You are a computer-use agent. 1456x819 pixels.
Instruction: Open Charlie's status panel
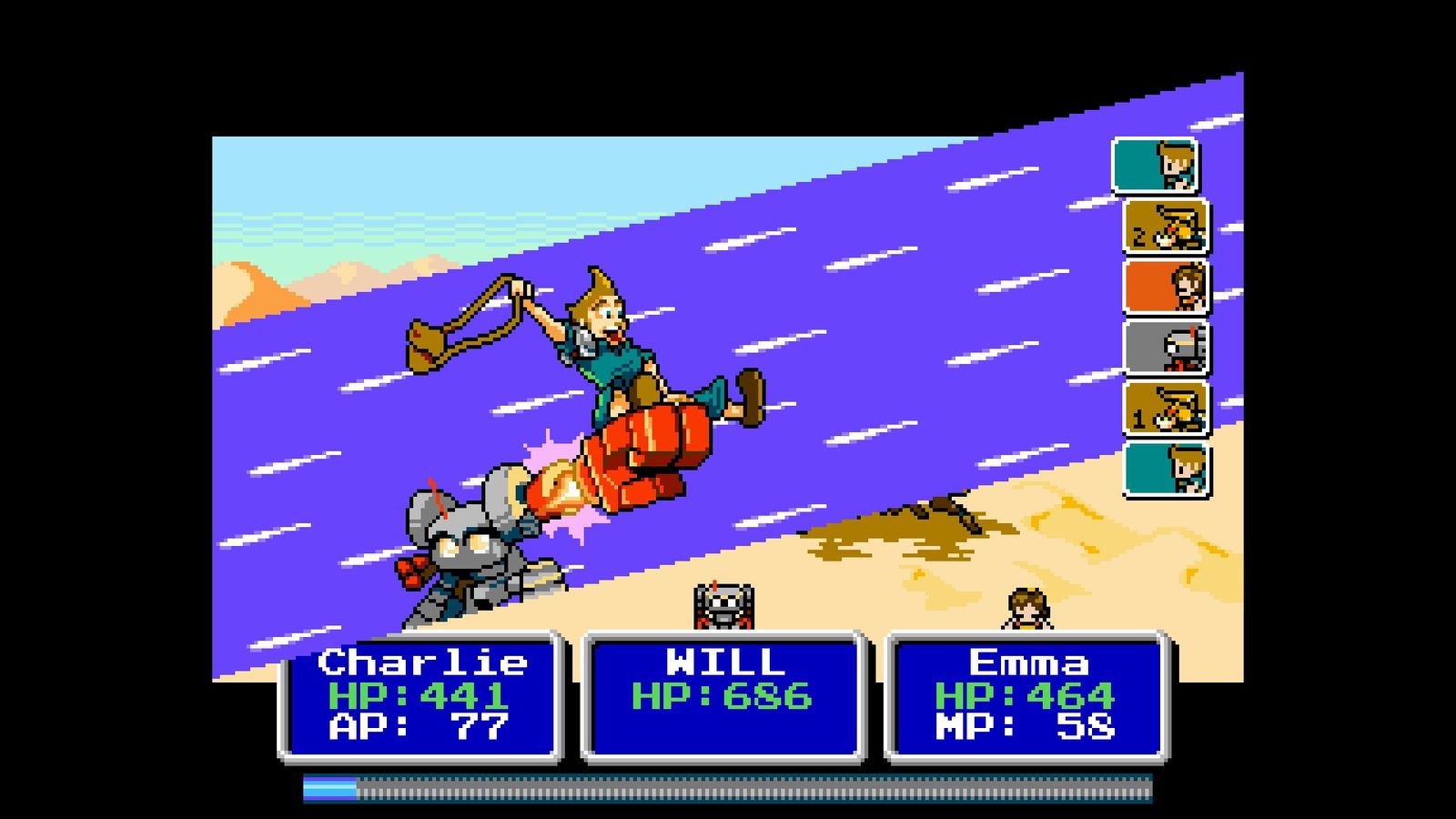pos(423,696)
